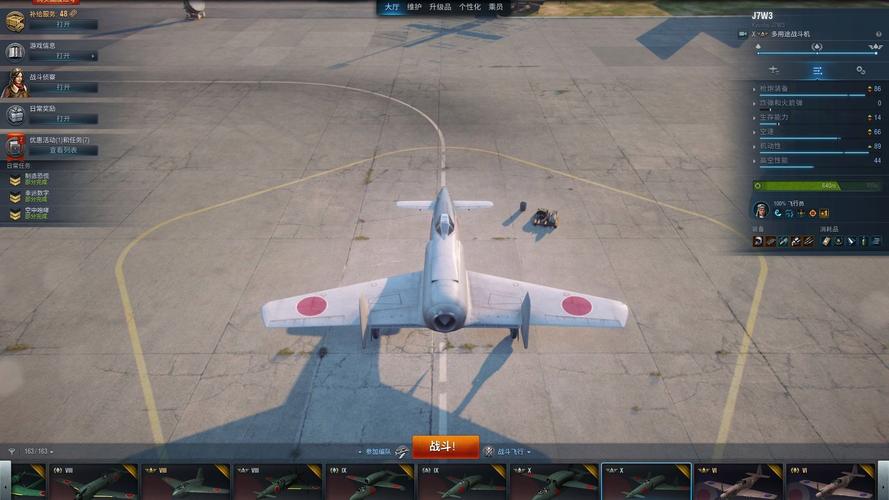Open the 战斗侦察 panel
This screenshot has width=889, height=500.
63,88
